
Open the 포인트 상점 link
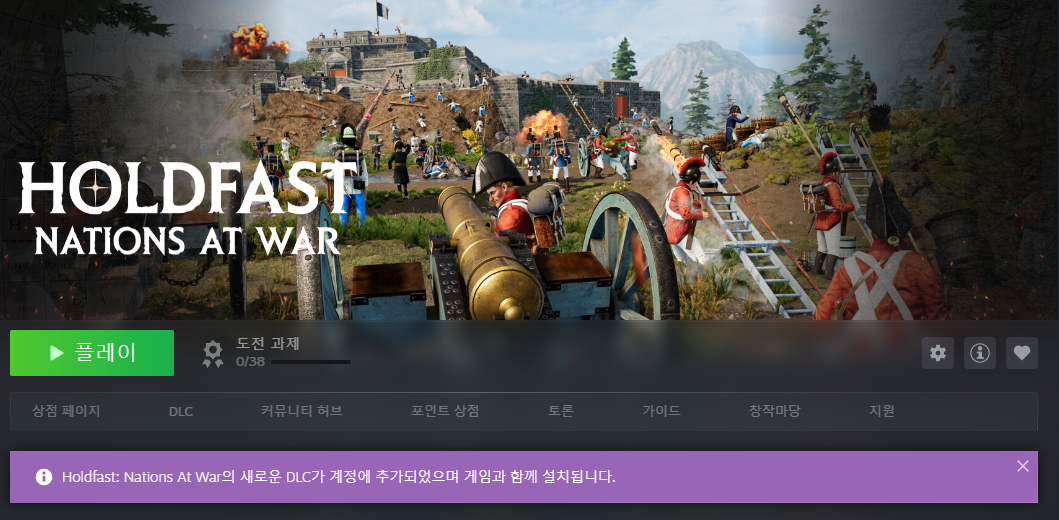coord(445,411)
